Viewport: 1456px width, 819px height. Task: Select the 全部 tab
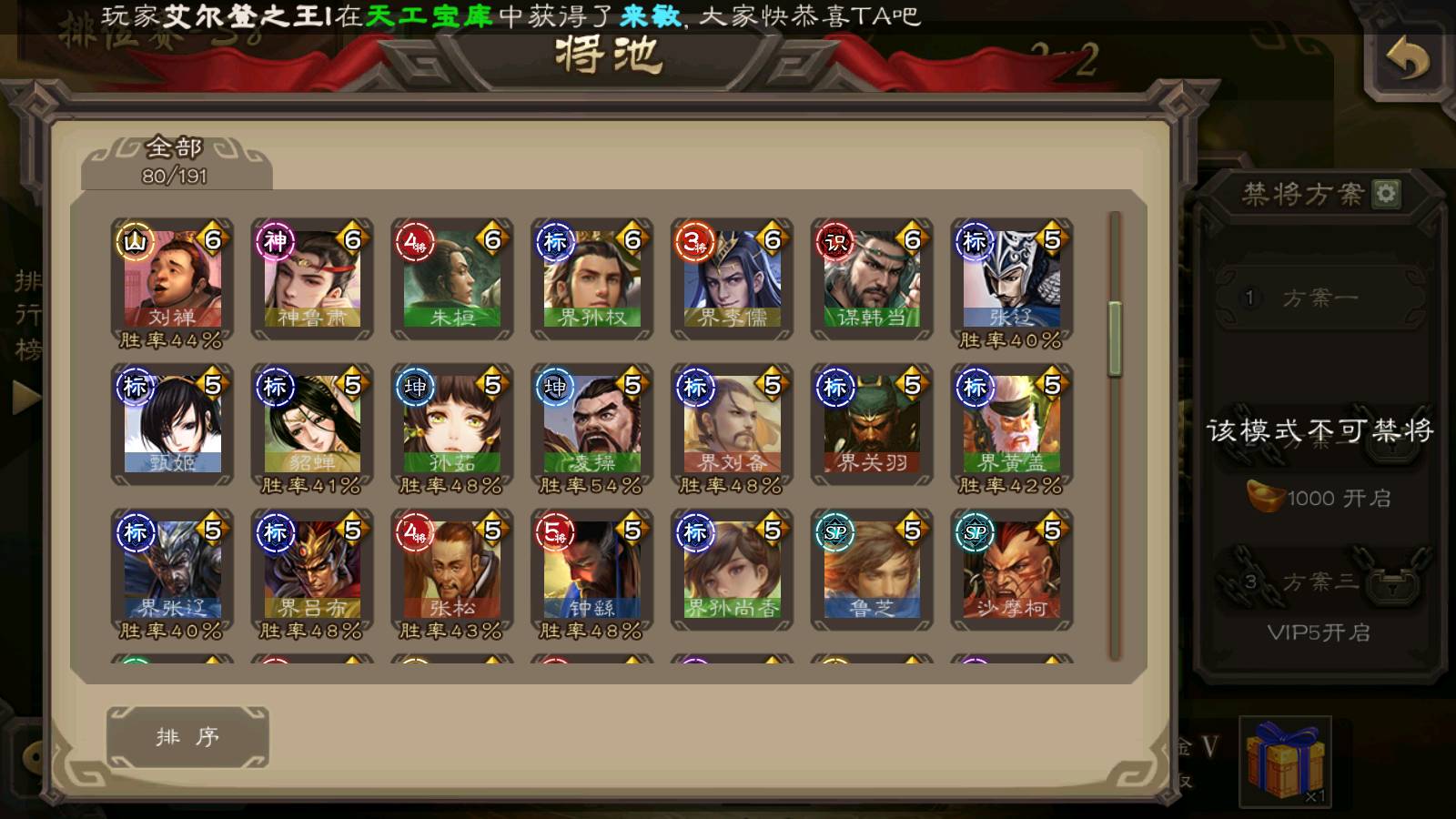coord(176,161)
